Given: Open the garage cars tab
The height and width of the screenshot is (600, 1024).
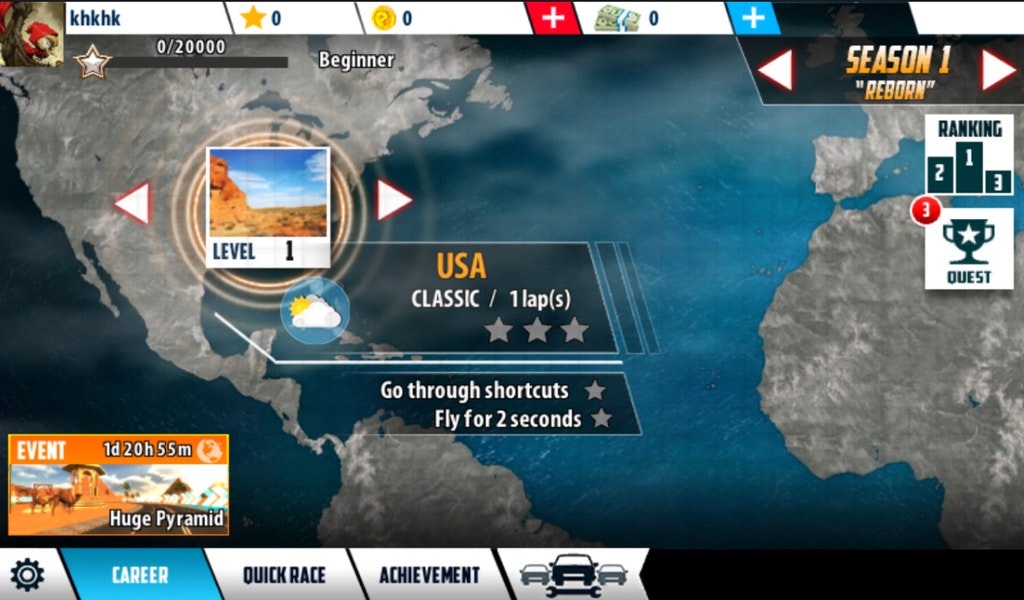Looking at the screenshot, I should 574,575.
